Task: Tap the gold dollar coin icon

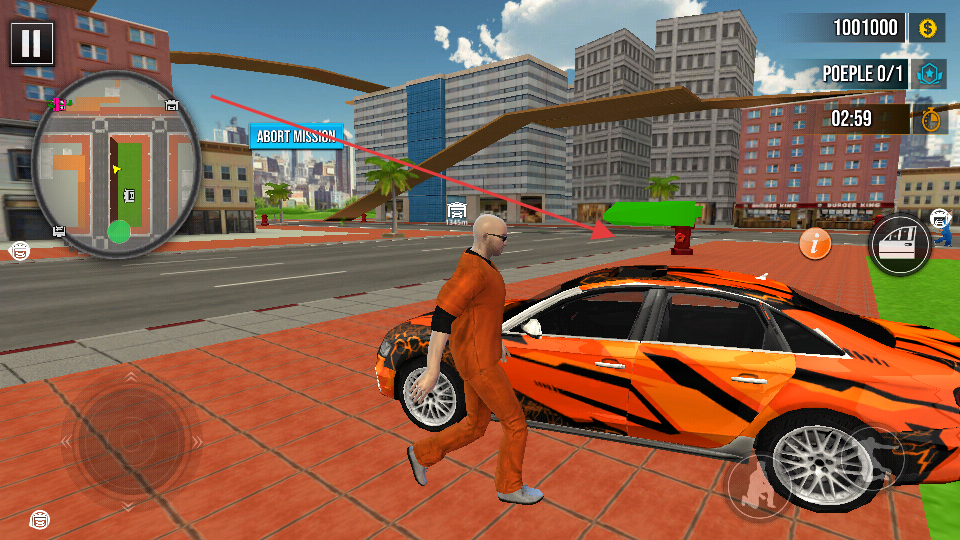Action: (927, 28)
